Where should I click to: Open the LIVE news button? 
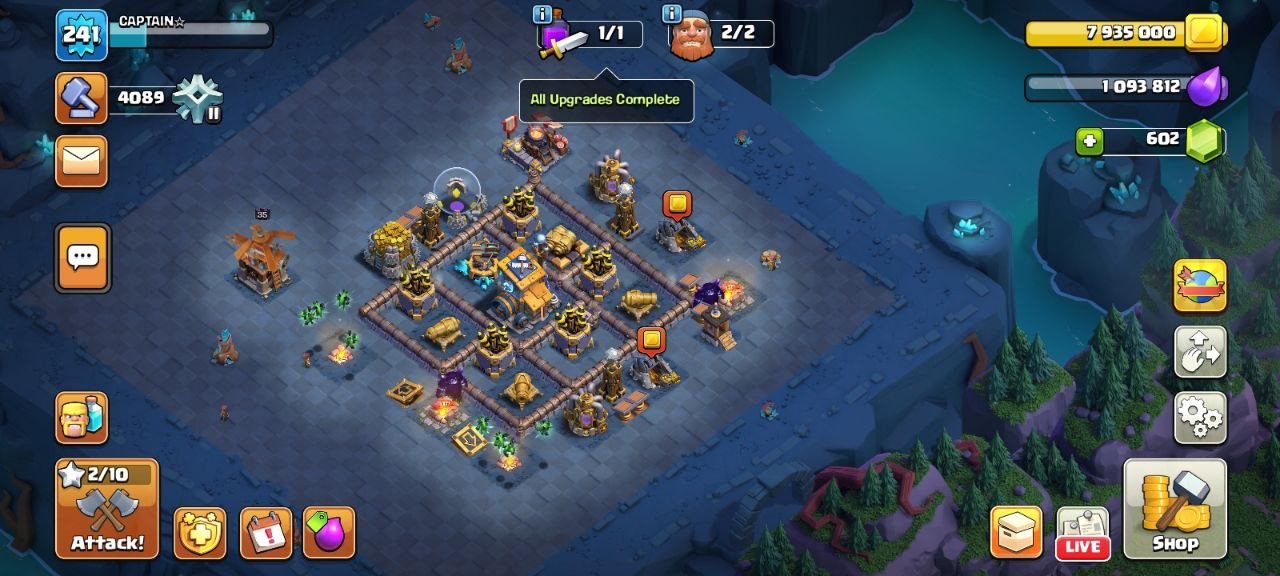tap(1082, 532)
